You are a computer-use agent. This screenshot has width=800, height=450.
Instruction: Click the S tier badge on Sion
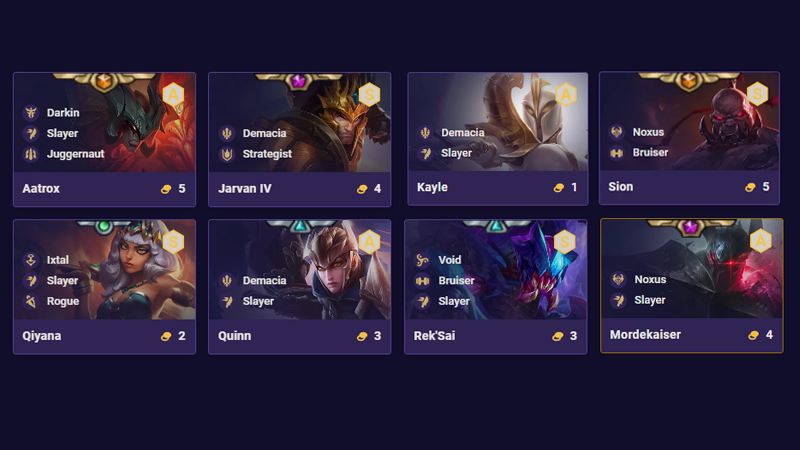[757, 95]
